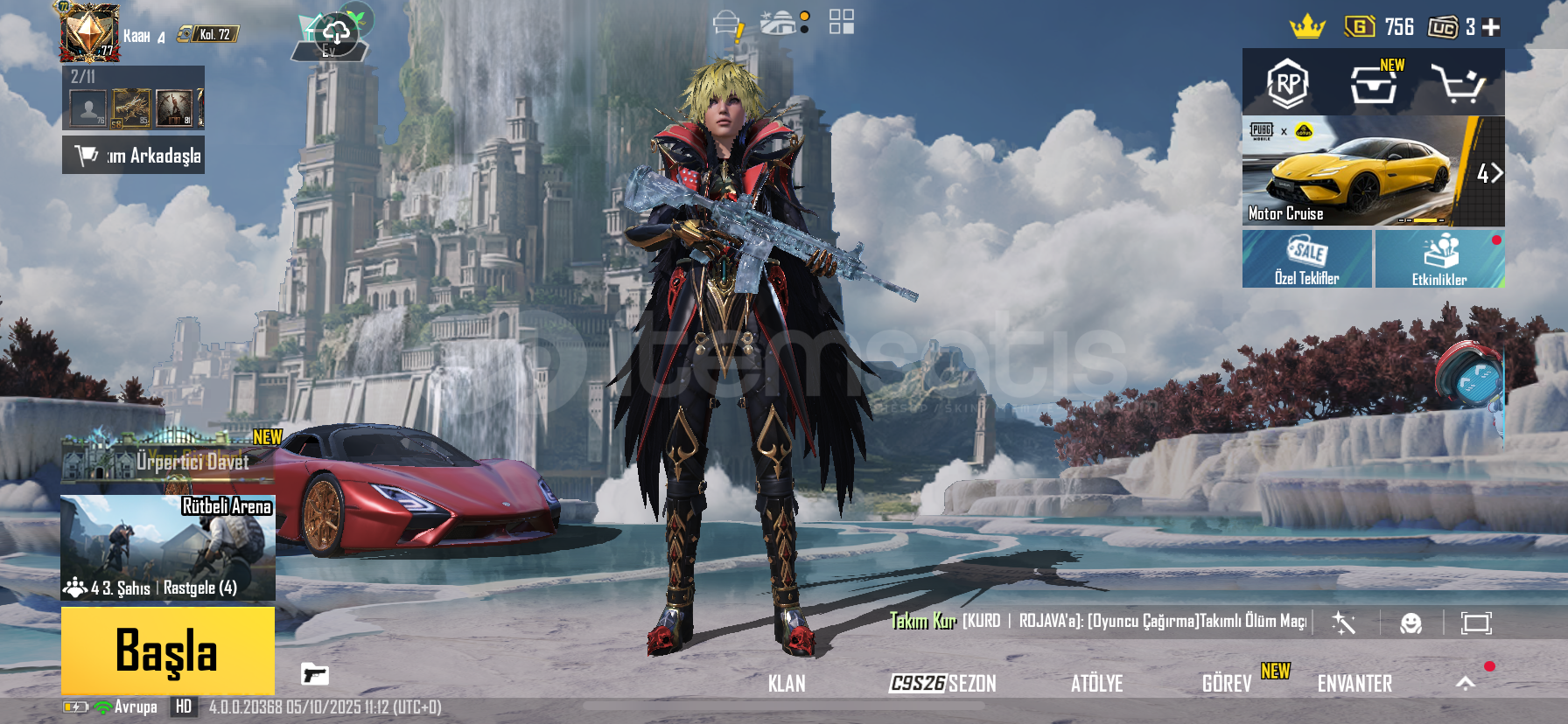Open the ENVANTER inventory
This screenshot has height=724, width=1568.
pos(1354,684)
